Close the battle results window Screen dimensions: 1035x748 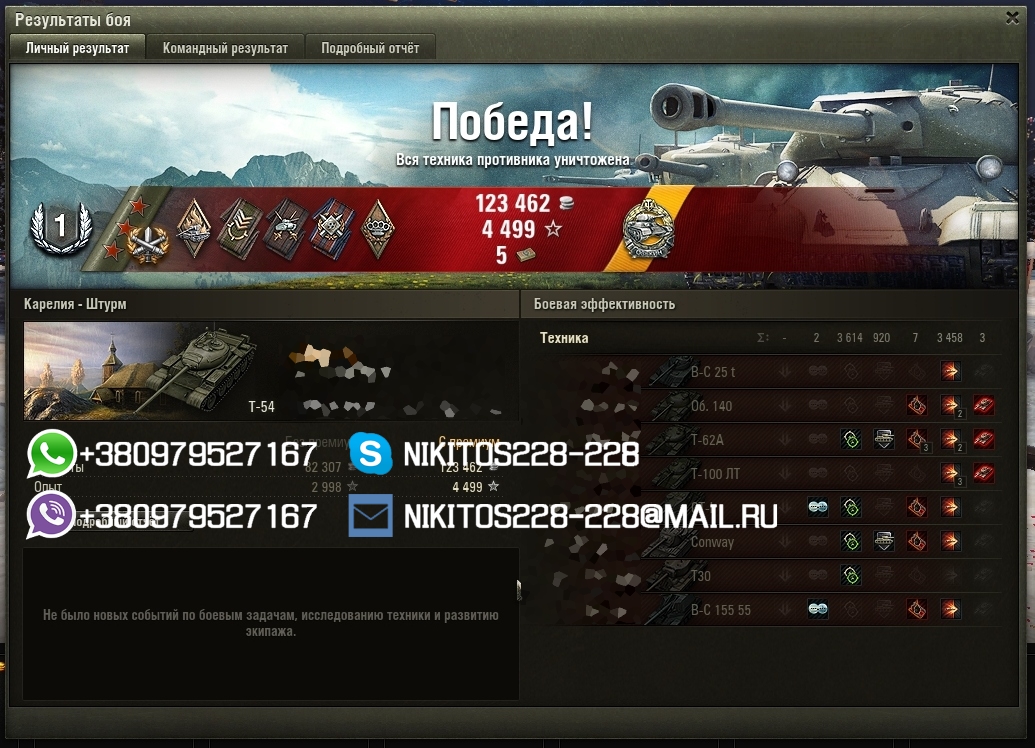(x=1012, y=18)
